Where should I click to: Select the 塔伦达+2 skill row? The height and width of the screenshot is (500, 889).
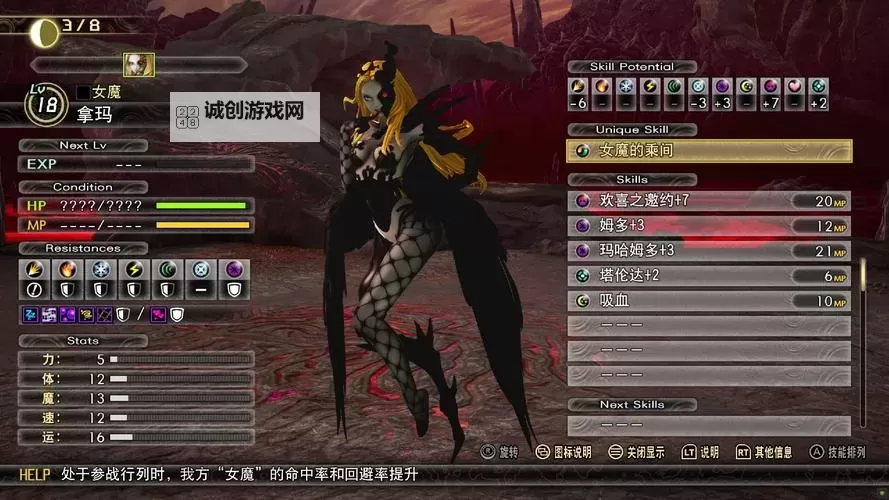click(709, 276)
